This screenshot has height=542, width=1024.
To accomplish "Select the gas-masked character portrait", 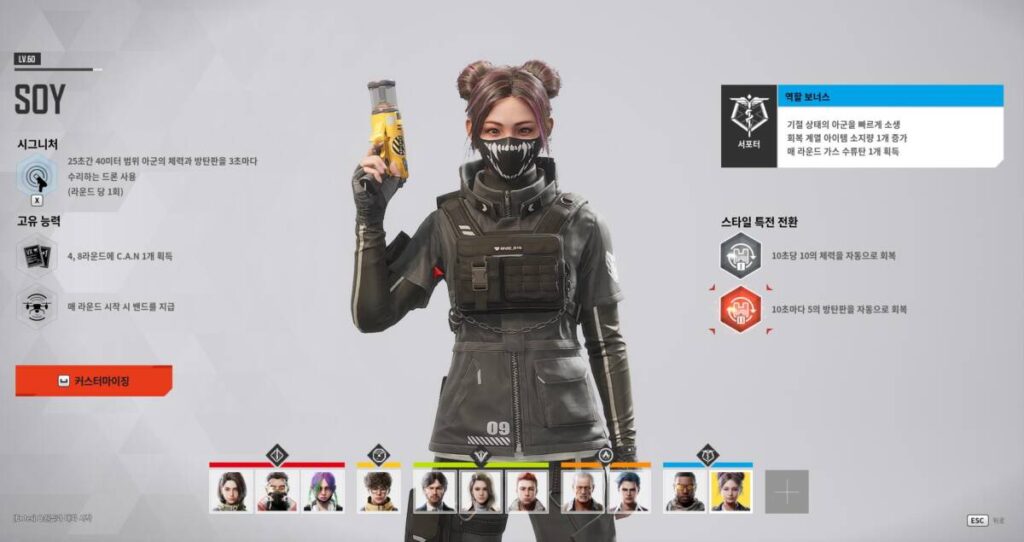I will click(276, 491).
